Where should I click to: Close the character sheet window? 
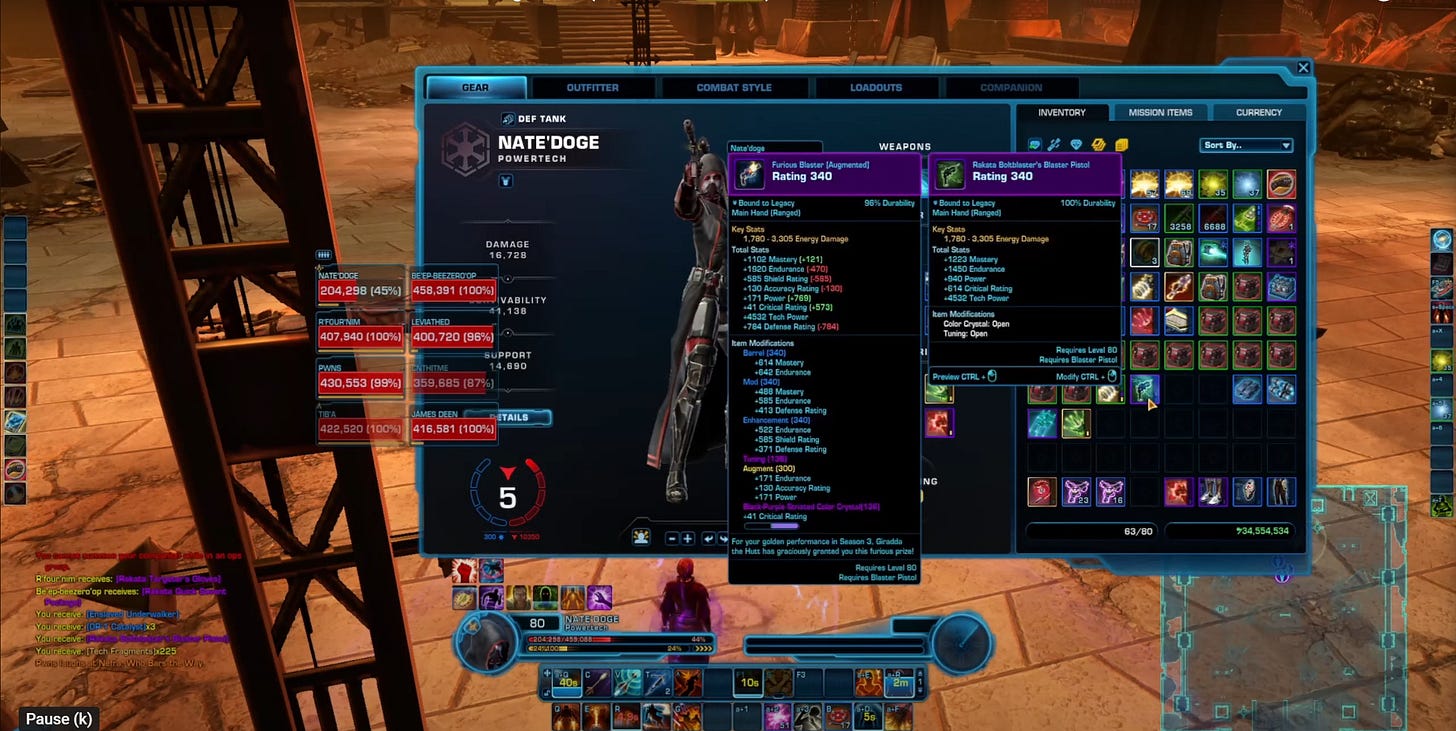coord(1303,68)
